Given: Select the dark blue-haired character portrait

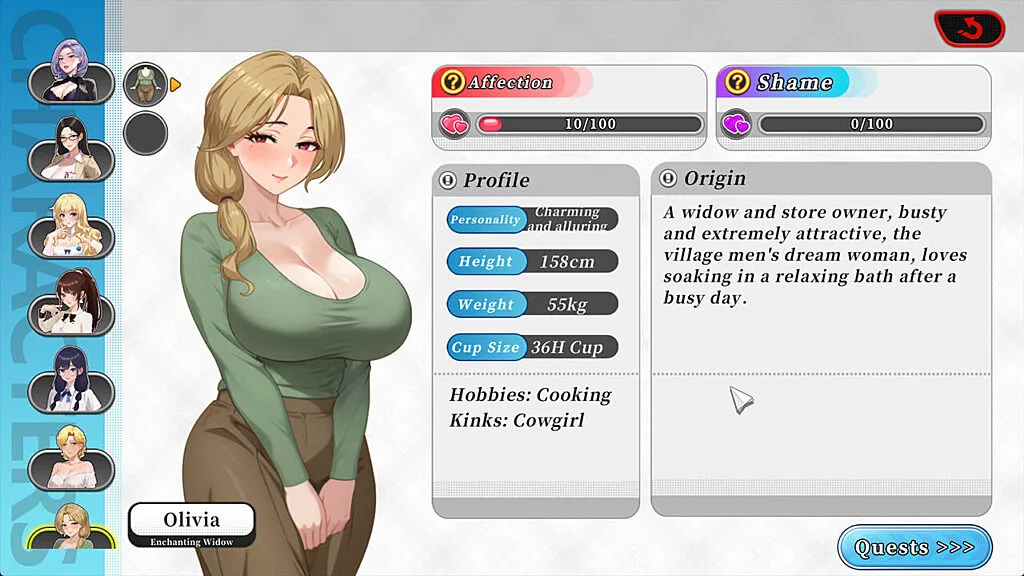Looking at the screenshot, I should [70, 380].
